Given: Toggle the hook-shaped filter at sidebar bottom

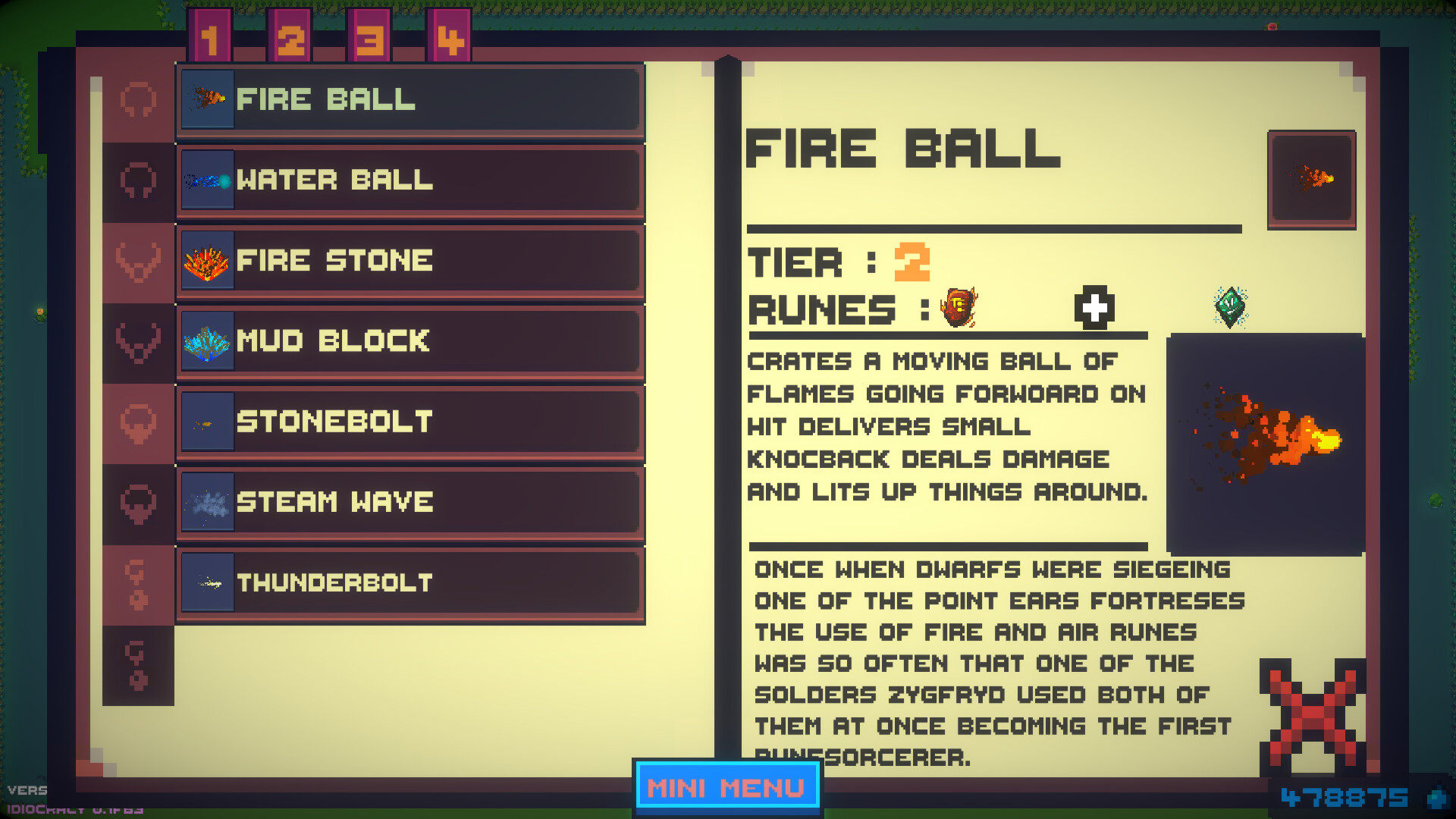Looking at the screenshot, I should pyautogui.click(x=137, y=664).
